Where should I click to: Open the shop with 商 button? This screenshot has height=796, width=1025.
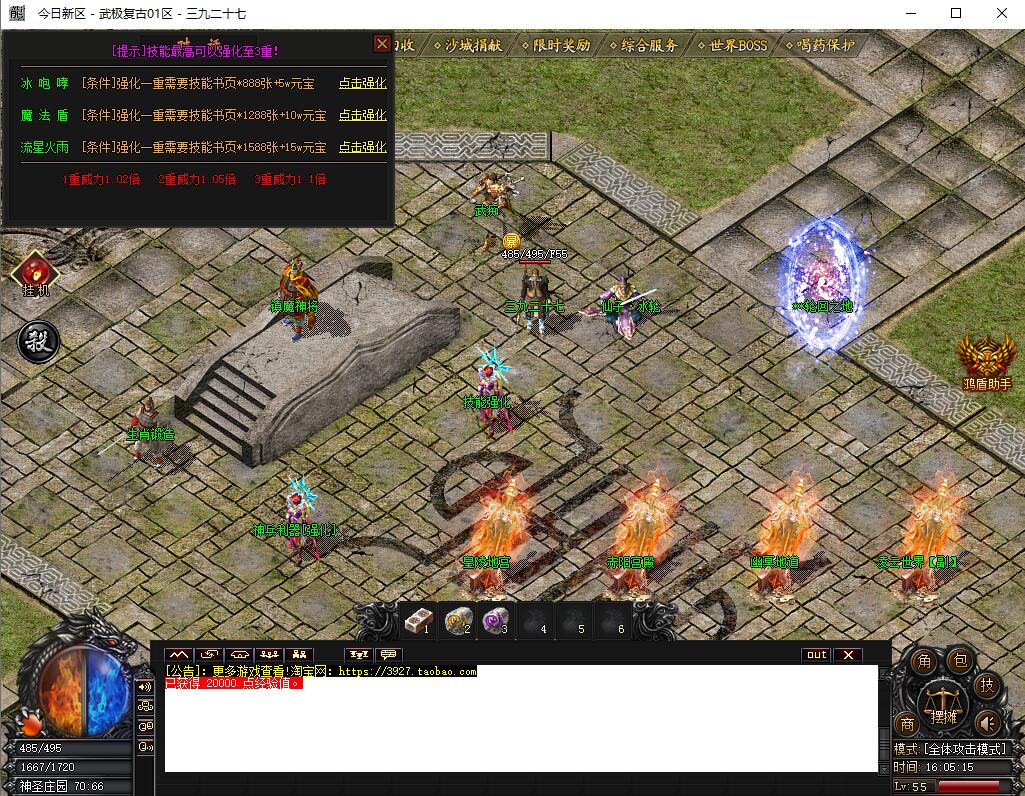tap(907, 723)
